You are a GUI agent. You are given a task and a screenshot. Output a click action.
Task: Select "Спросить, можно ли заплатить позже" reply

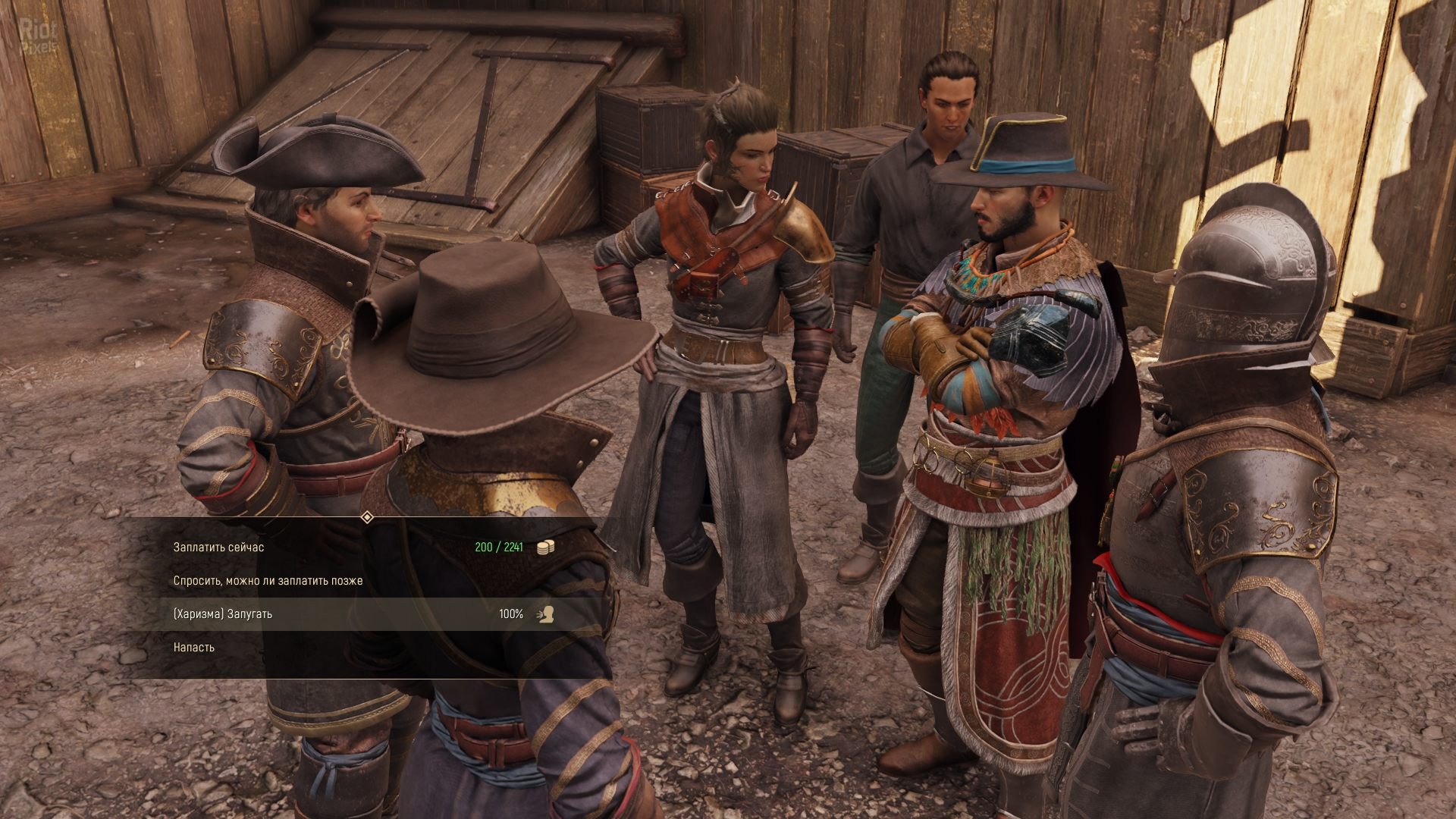[x=268, y=580]
